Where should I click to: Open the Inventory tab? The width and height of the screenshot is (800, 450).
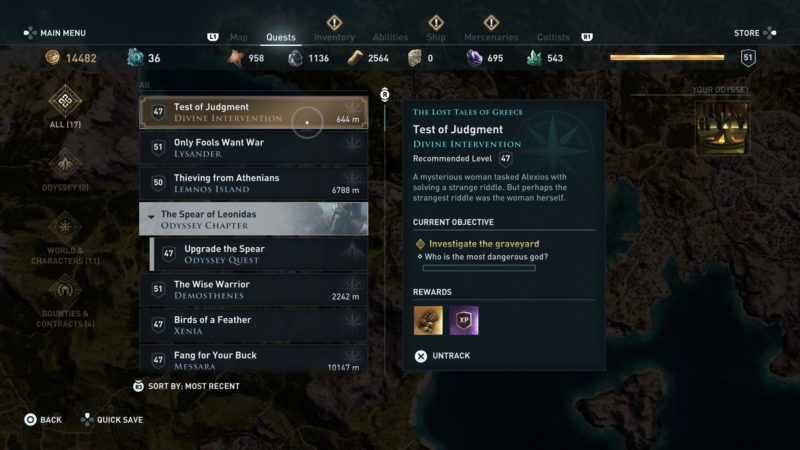point(334,38)
